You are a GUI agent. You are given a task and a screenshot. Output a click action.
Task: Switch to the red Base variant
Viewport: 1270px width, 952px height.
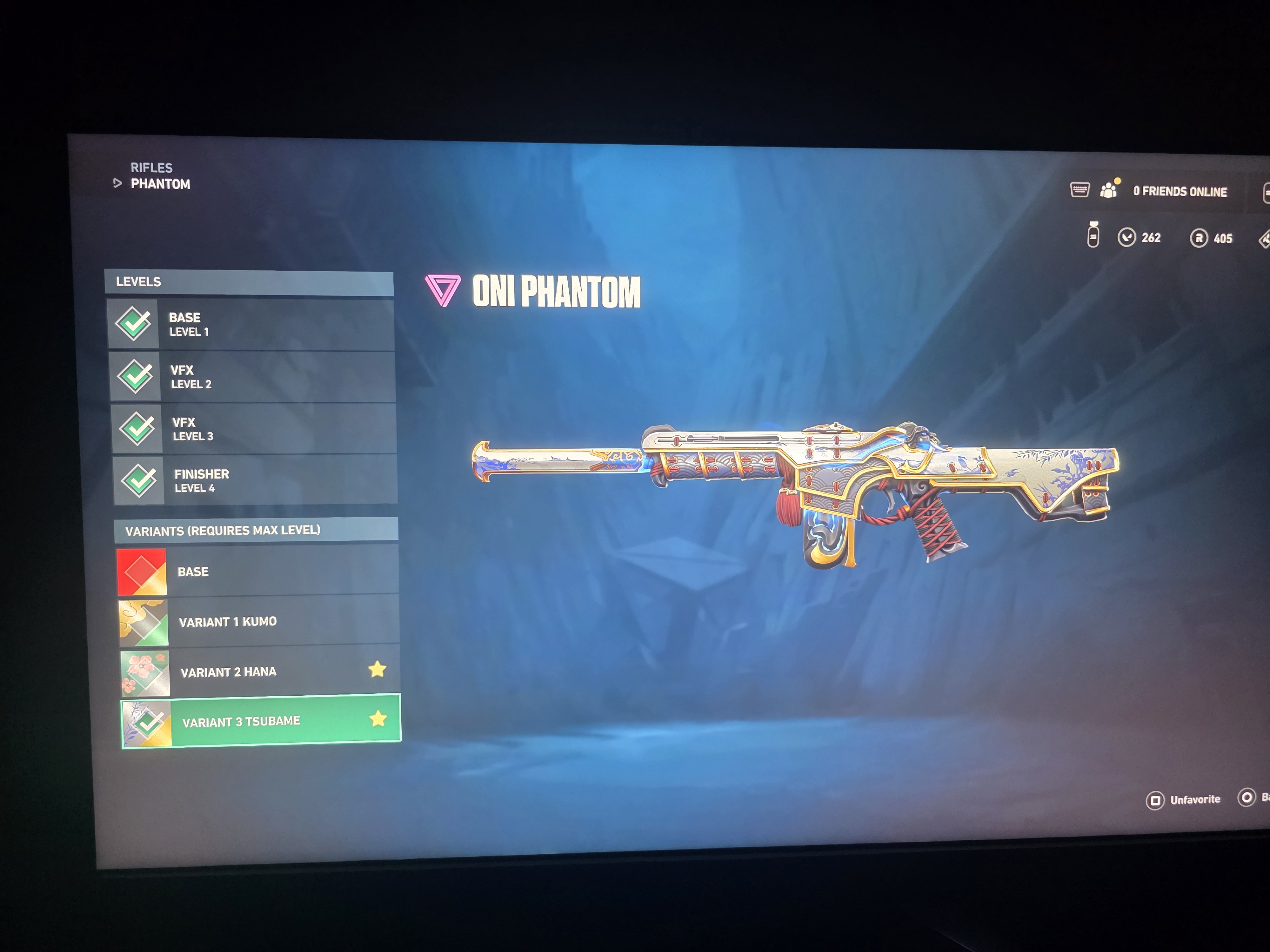pos(257,572)
